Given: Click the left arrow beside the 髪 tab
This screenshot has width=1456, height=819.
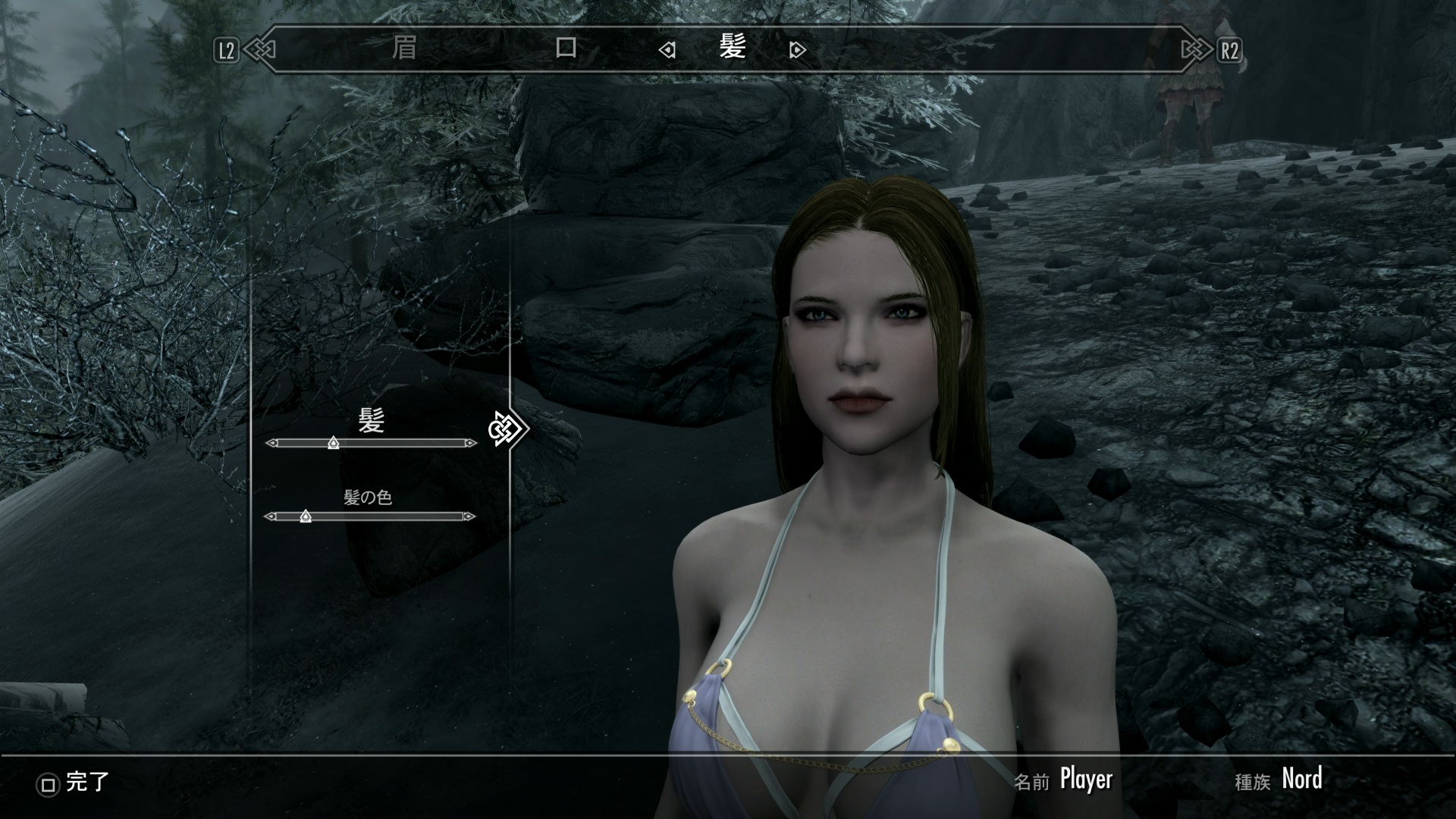Looking at the screenshot, I should 667,50.
